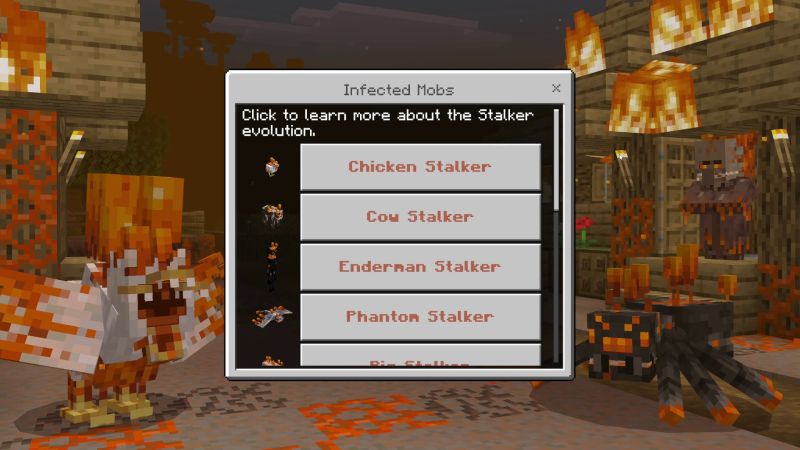Open the Chicken Stalker entry
800x450 pixels.
point(420,167)
